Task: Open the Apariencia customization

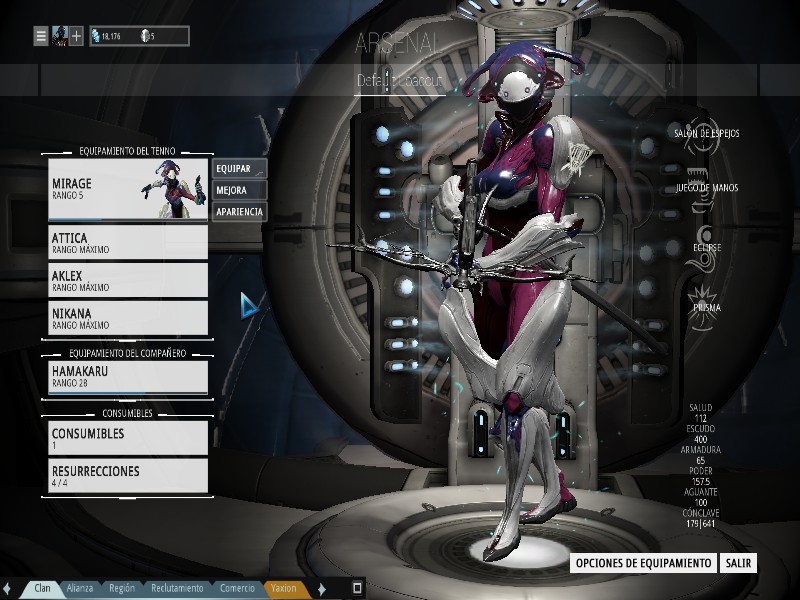Action: 239,212
